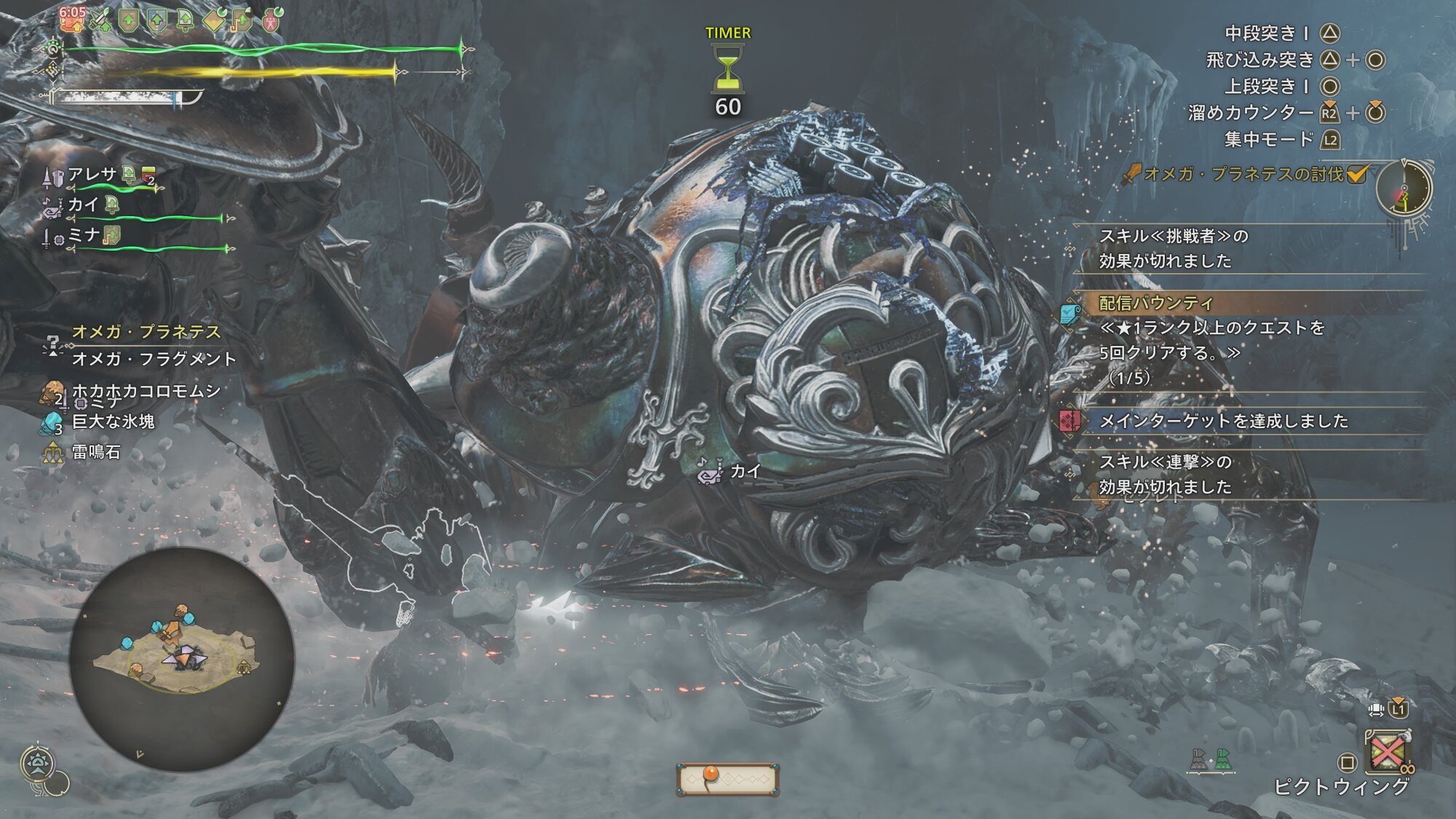This screenshot has height=819, width=1456.
Task: Select the ピクトウィング item slot
Action: point(1388,753)
